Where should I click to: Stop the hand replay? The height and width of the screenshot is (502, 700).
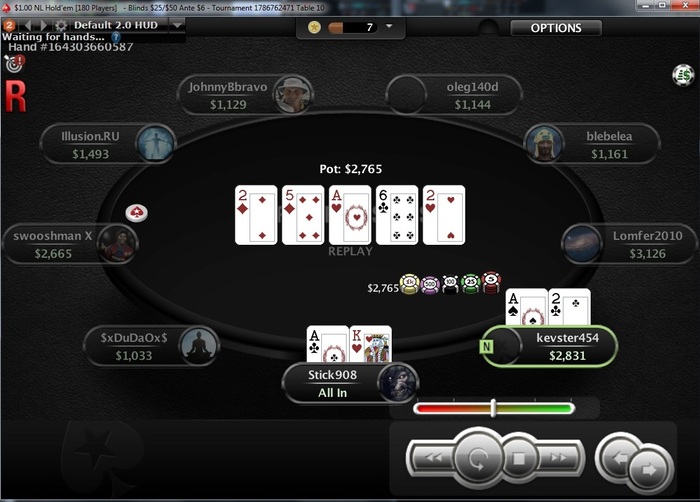(x=519, y=460)
